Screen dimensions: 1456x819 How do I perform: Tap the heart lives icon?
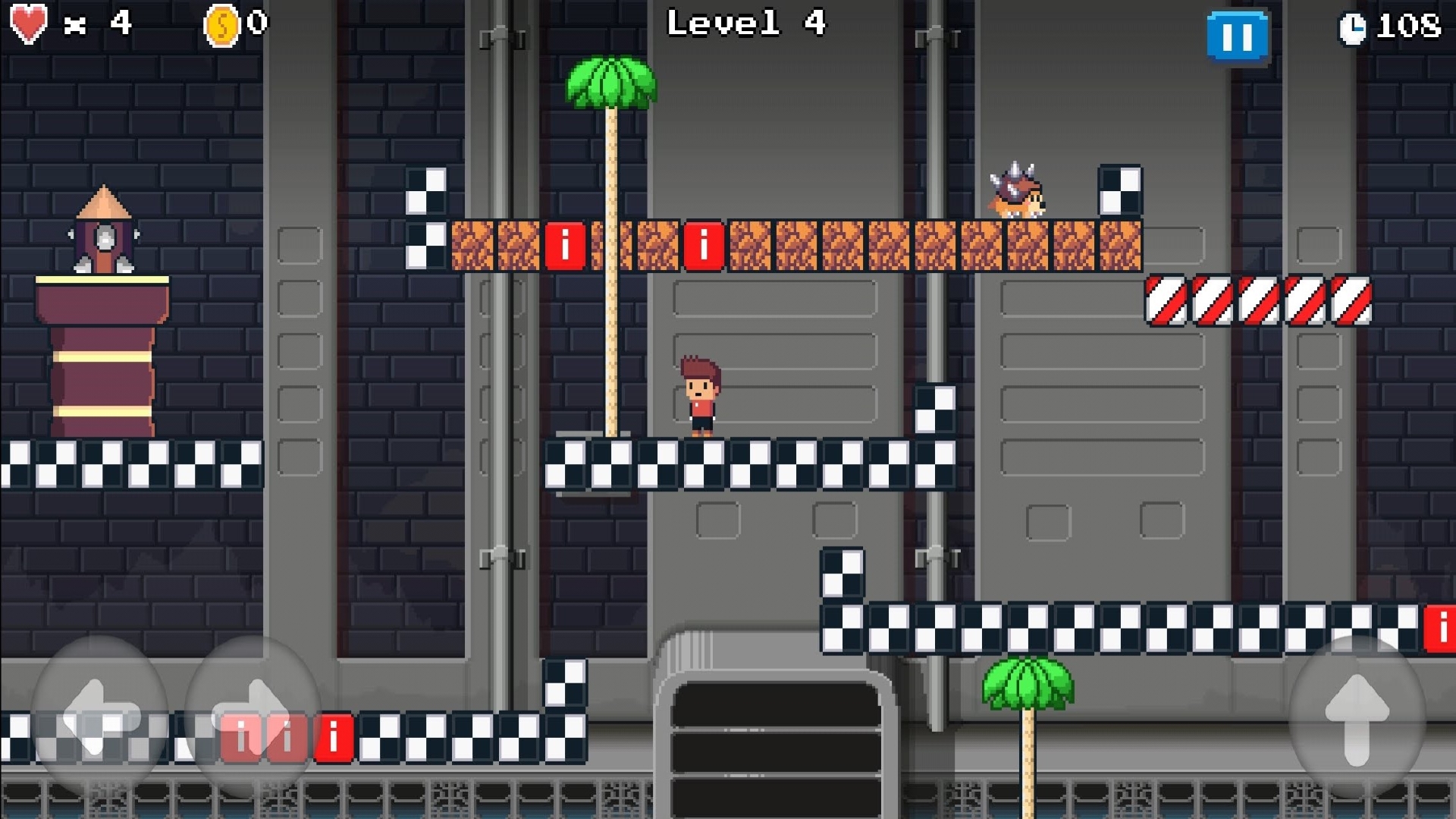(x=29, y=23)
